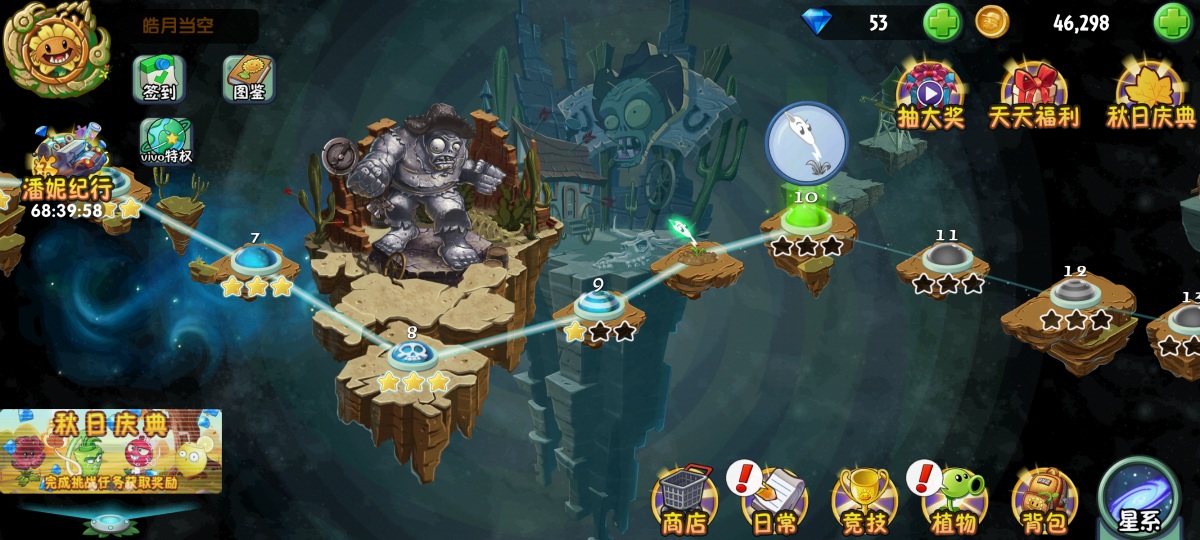Open the 秋日庆典 maple leaf event icon
The width and height of the screenshot is (1200, 540).
[1150, 95]
